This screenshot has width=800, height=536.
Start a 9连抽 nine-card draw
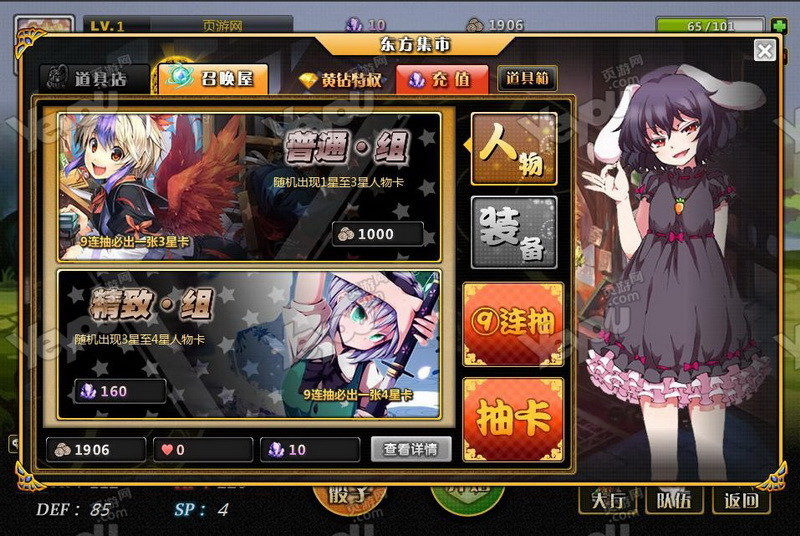point(514,322)
